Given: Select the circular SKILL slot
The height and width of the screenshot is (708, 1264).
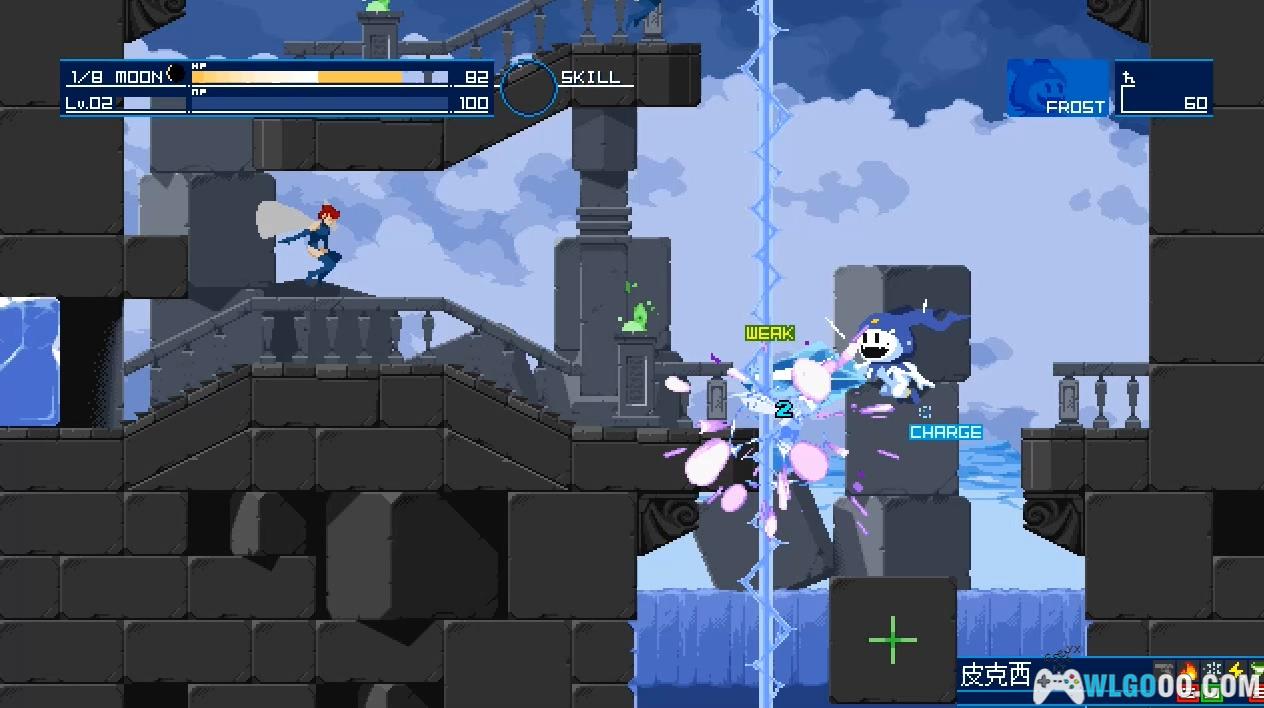Looking at the screenshot, I should click(x=528, y=87).
